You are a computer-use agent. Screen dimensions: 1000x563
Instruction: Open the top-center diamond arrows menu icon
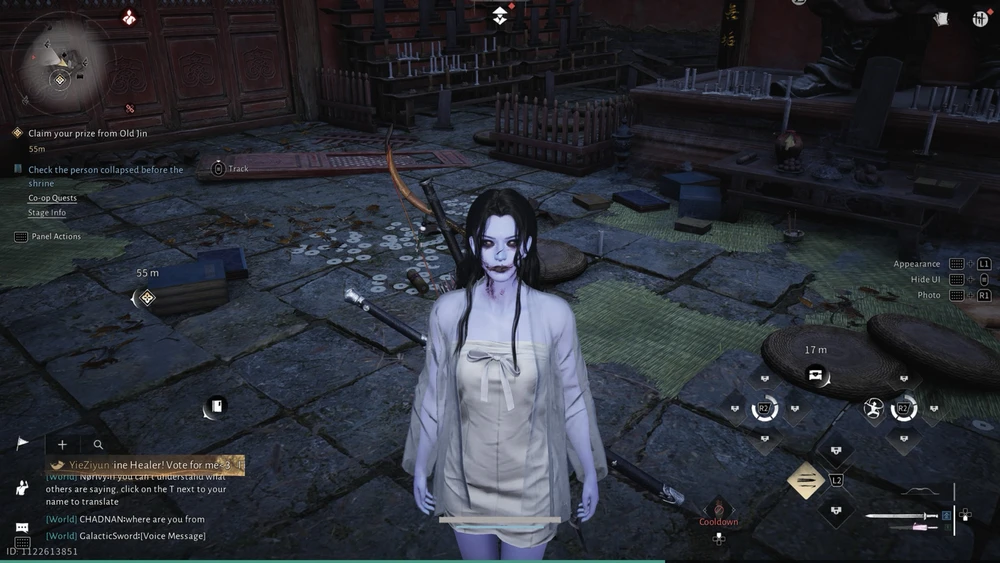click(x=500, y=15)
